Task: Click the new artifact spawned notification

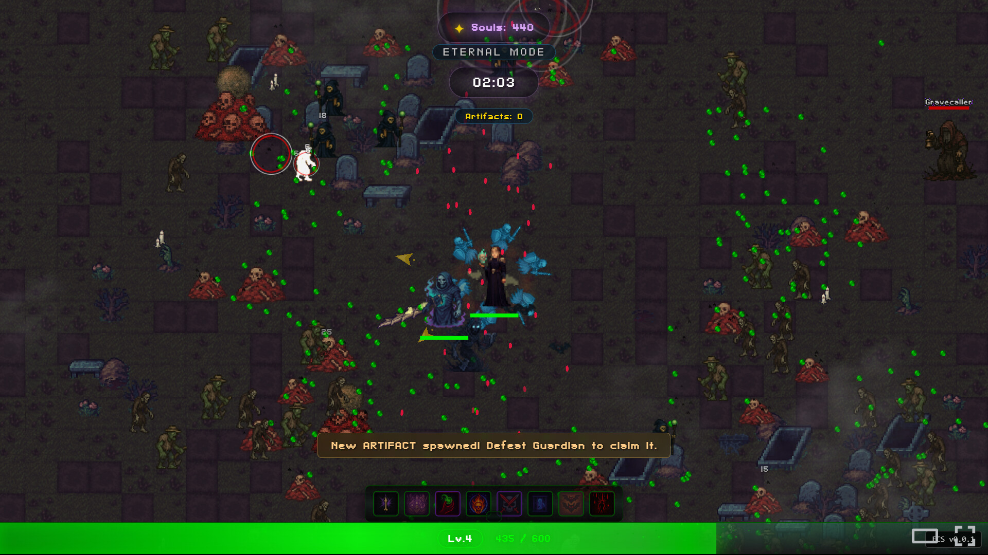Action: [494, 445]
